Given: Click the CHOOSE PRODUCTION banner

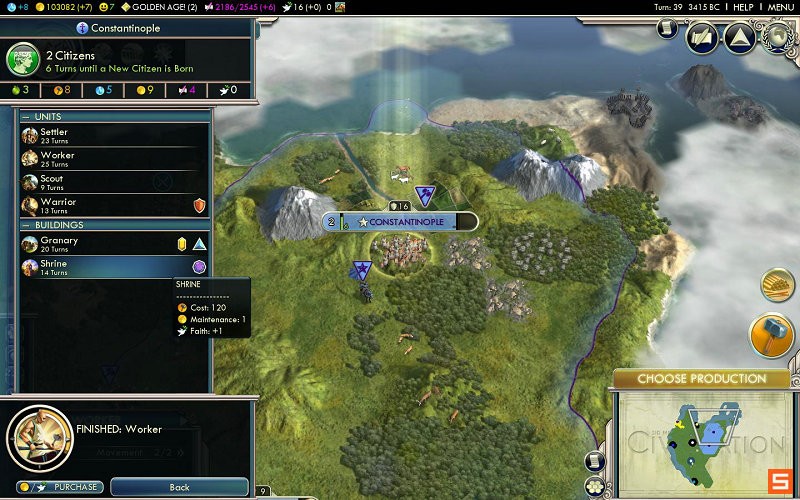Looking at the screenshot, I should pos(701,379).
